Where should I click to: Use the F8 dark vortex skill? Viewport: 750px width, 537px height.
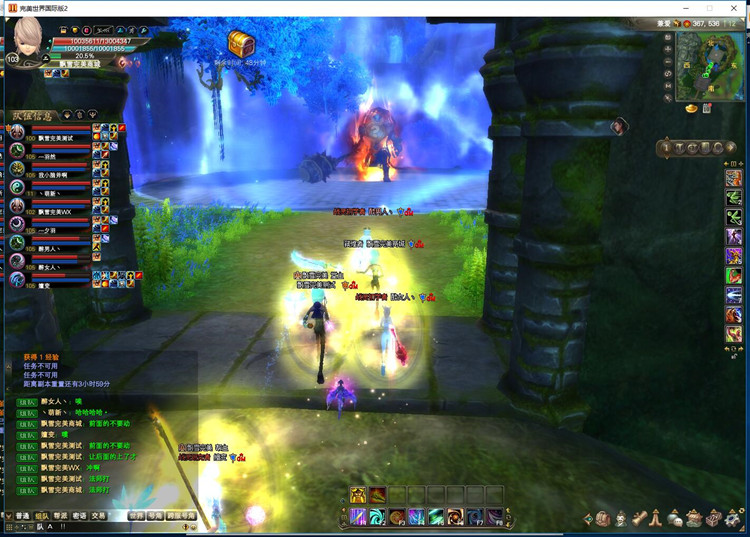click(493, 516)
